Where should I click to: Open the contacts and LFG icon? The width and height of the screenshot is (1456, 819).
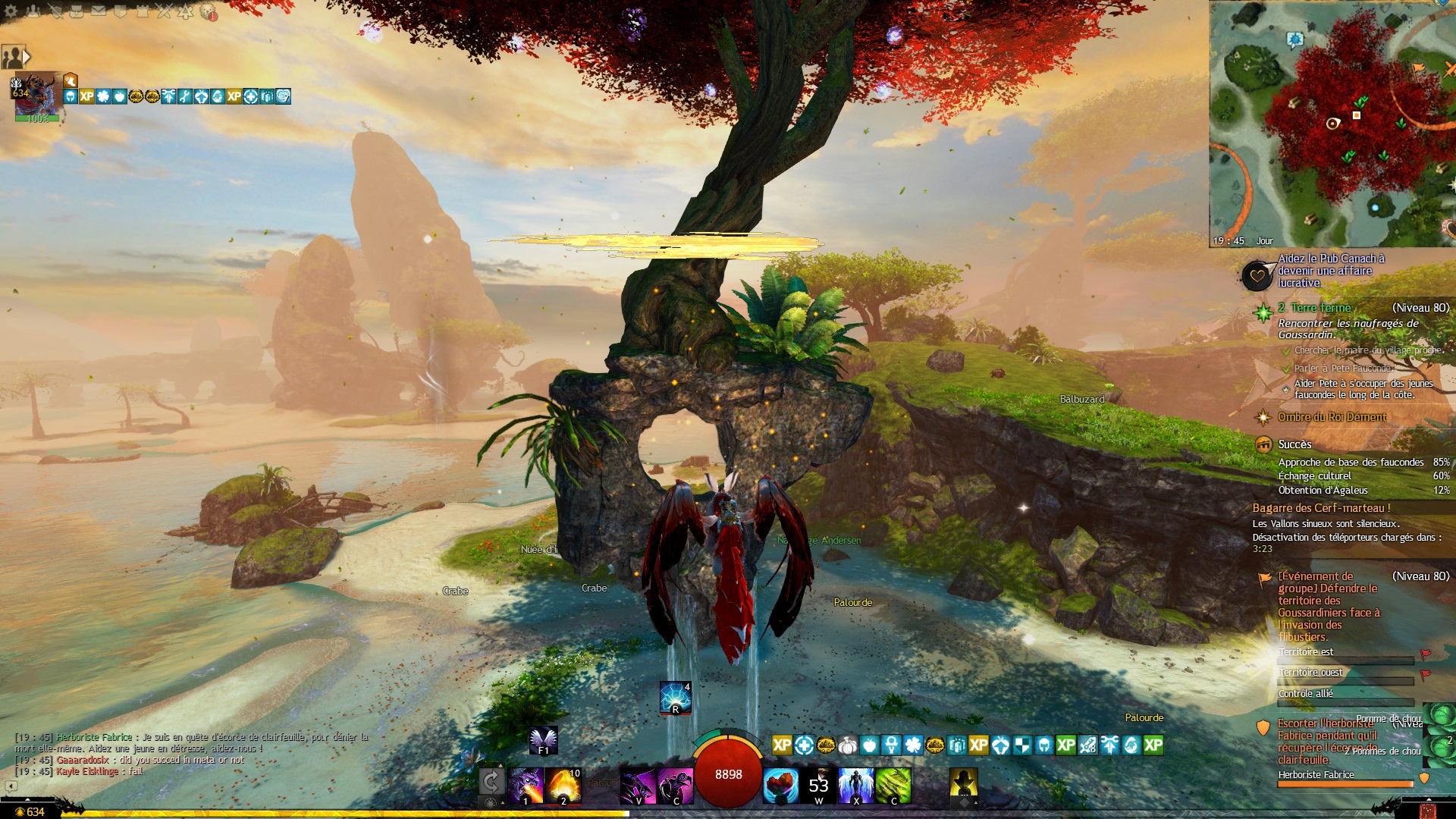point(34,11)
